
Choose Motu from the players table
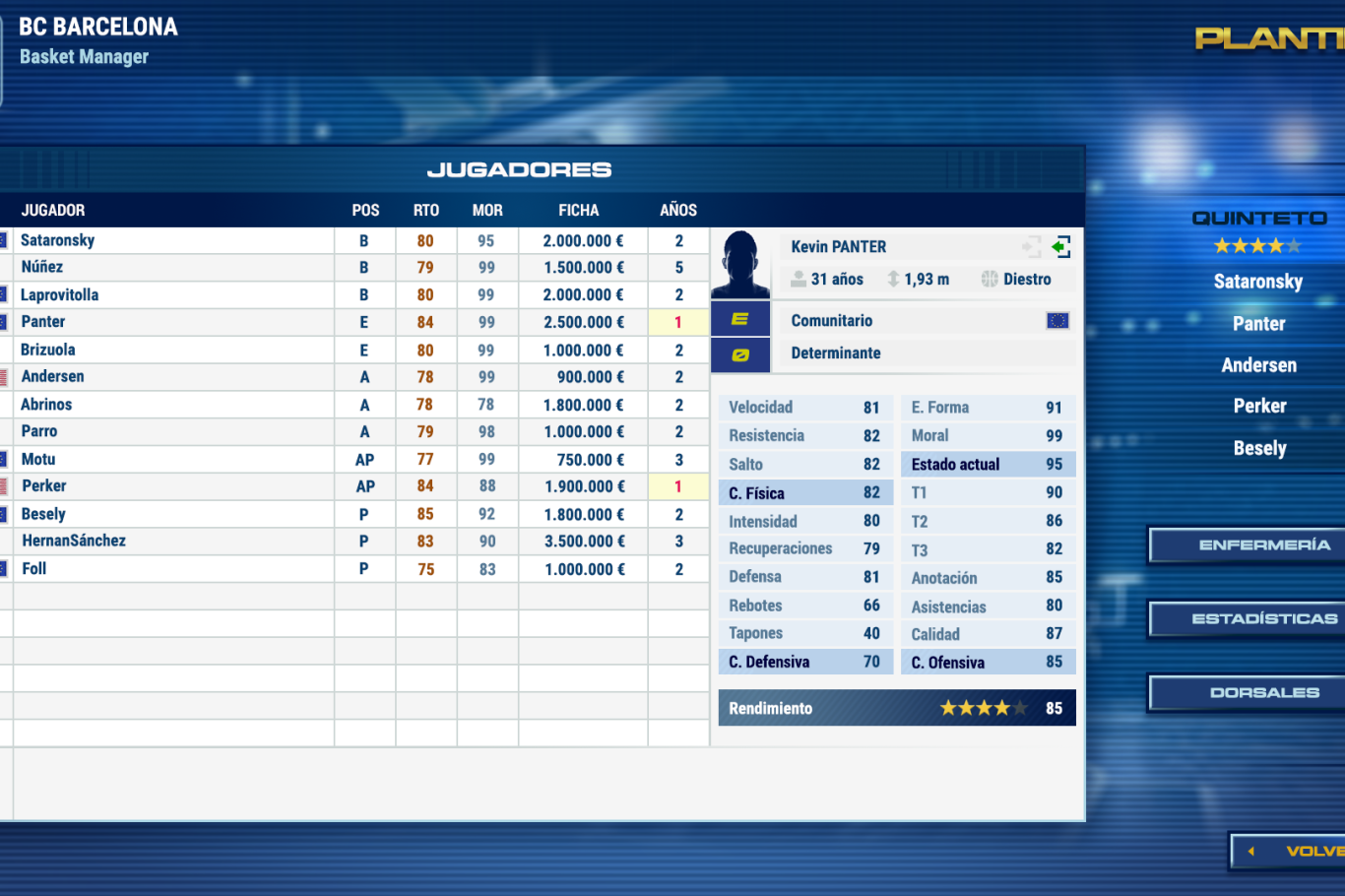[38, 459]
